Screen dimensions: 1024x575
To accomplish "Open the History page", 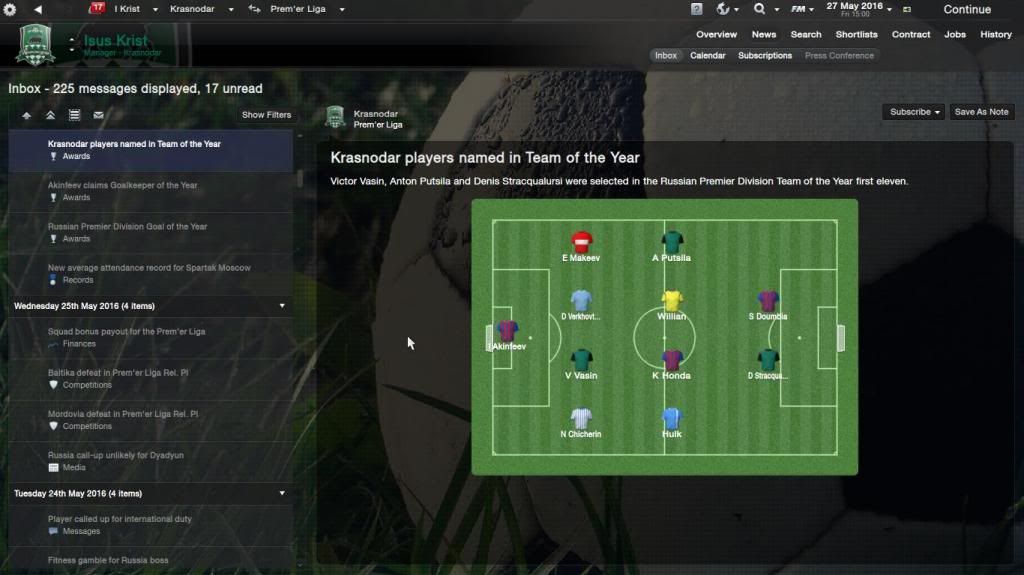I will tap(996, 35).
